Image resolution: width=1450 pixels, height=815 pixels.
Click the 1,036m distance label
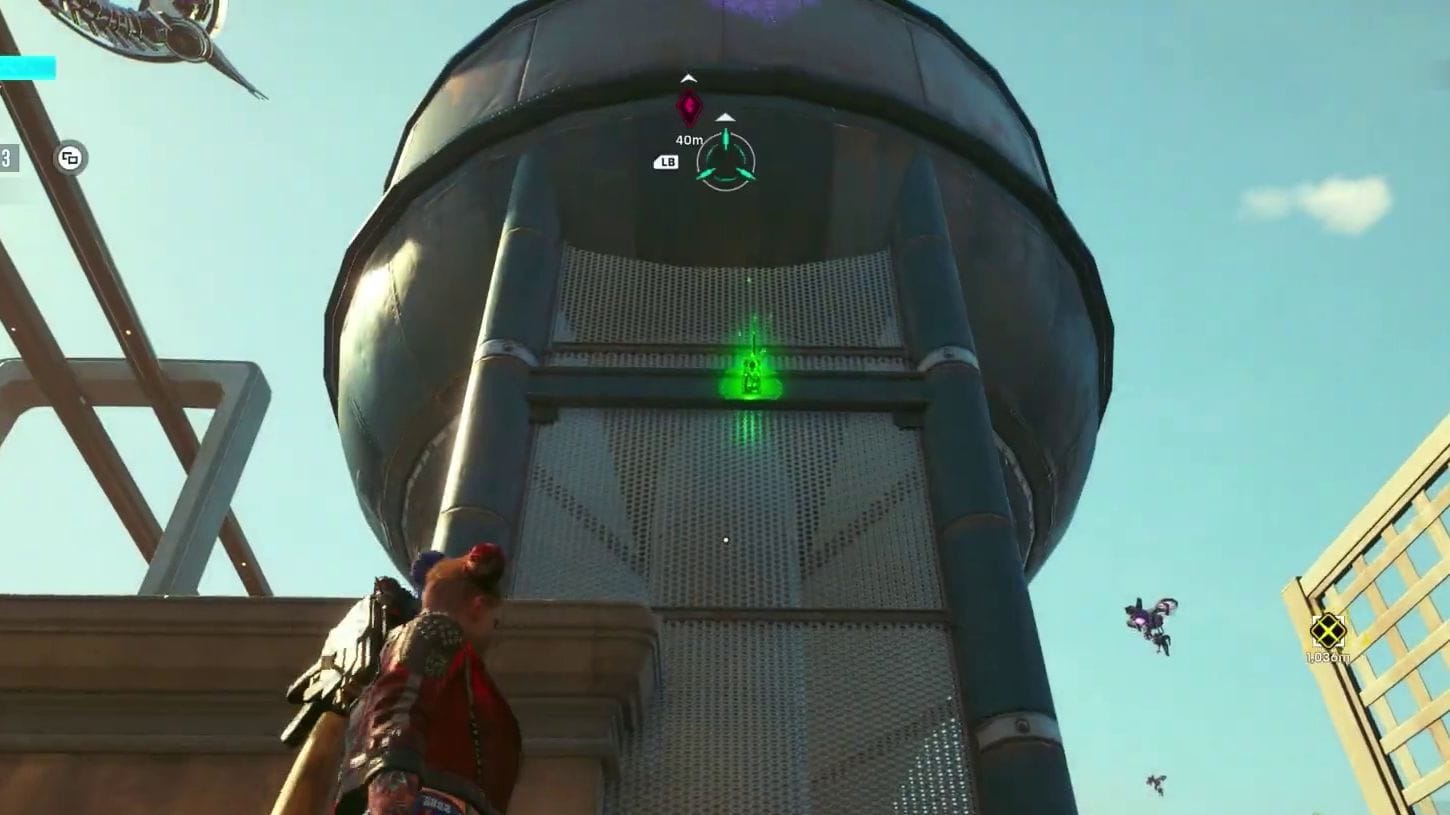1328,657
